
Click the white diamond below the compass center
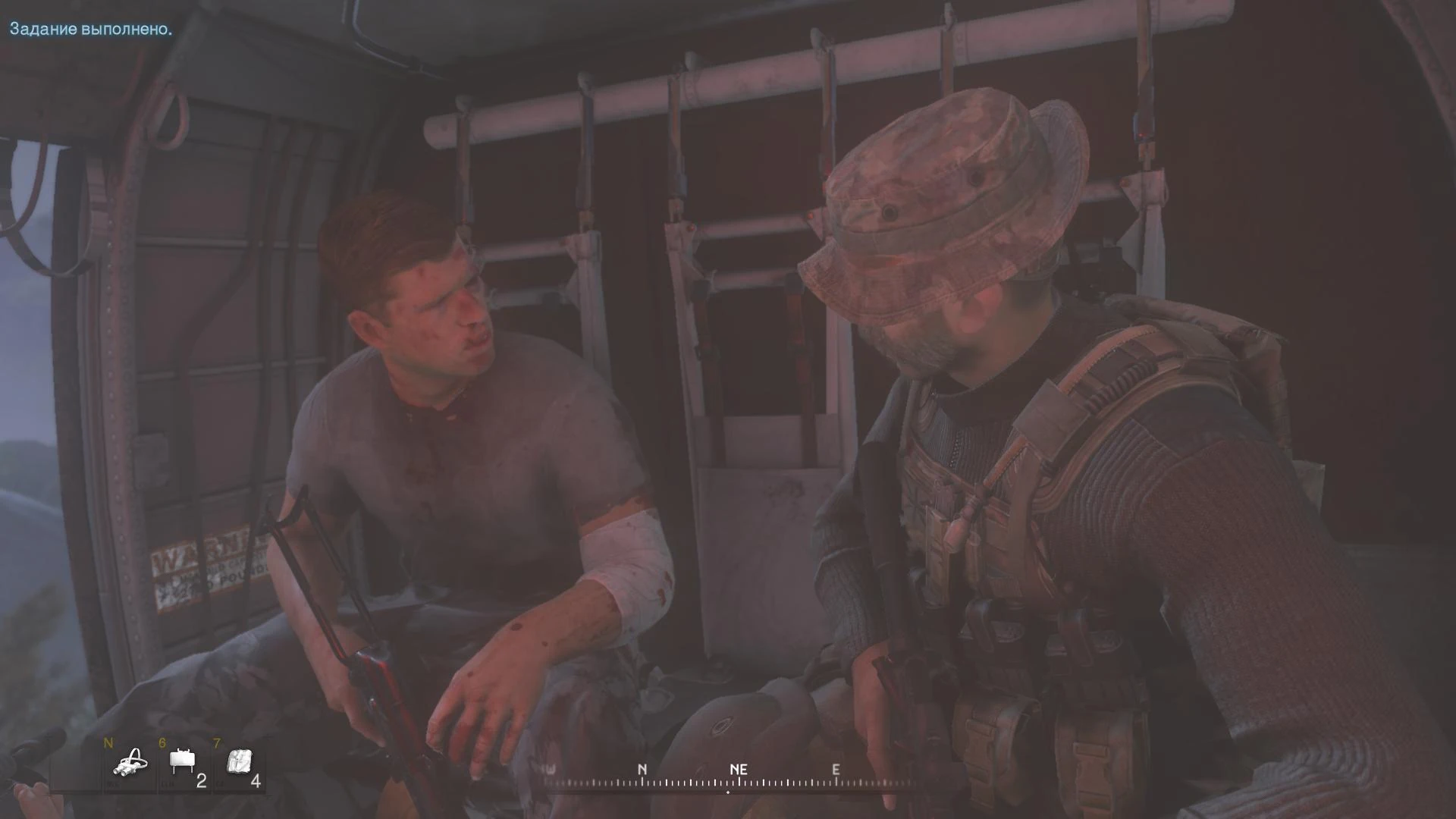(x=729, y=792)
